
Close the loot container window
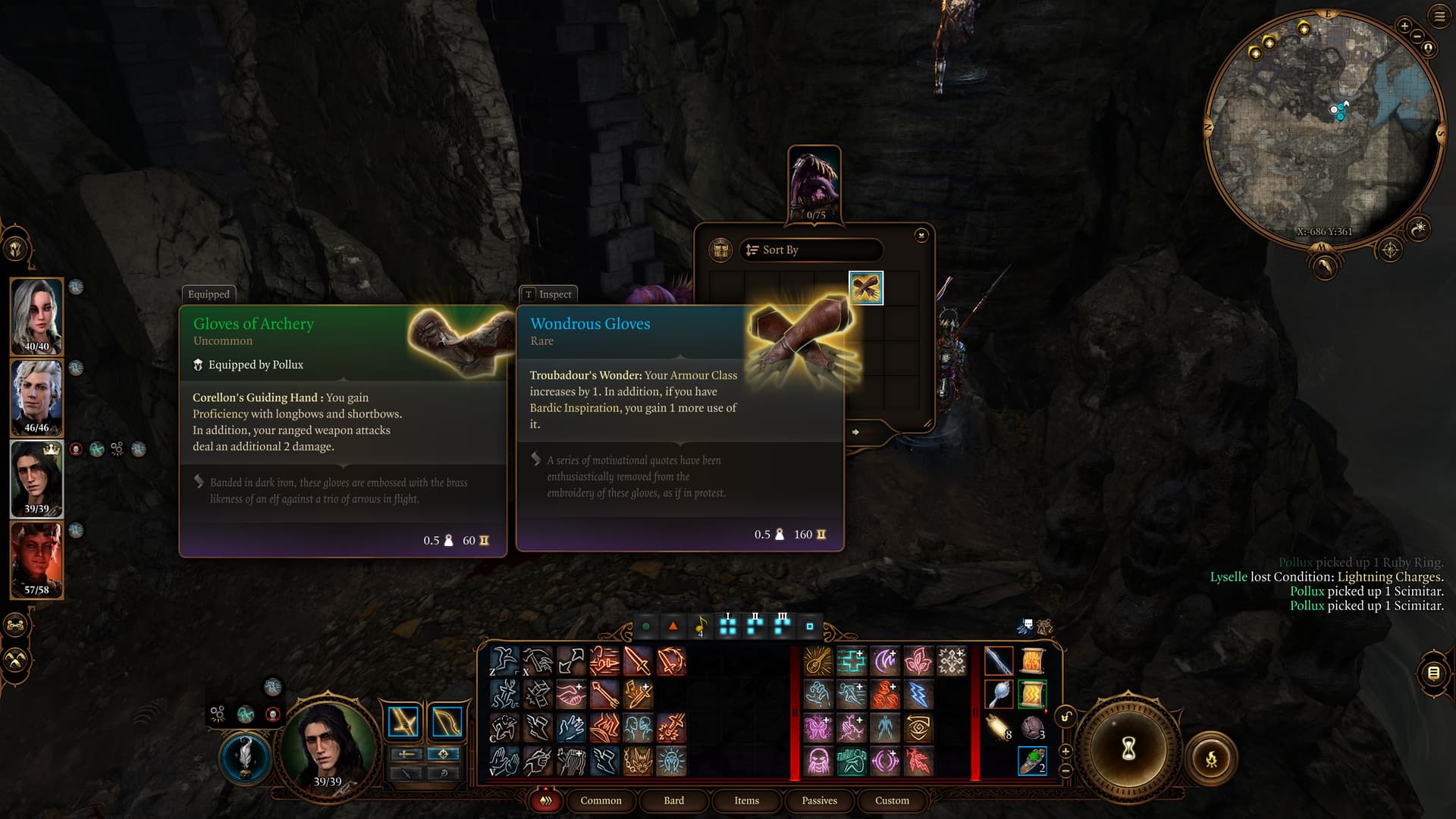pyautogui.click(x=921, y=235)
